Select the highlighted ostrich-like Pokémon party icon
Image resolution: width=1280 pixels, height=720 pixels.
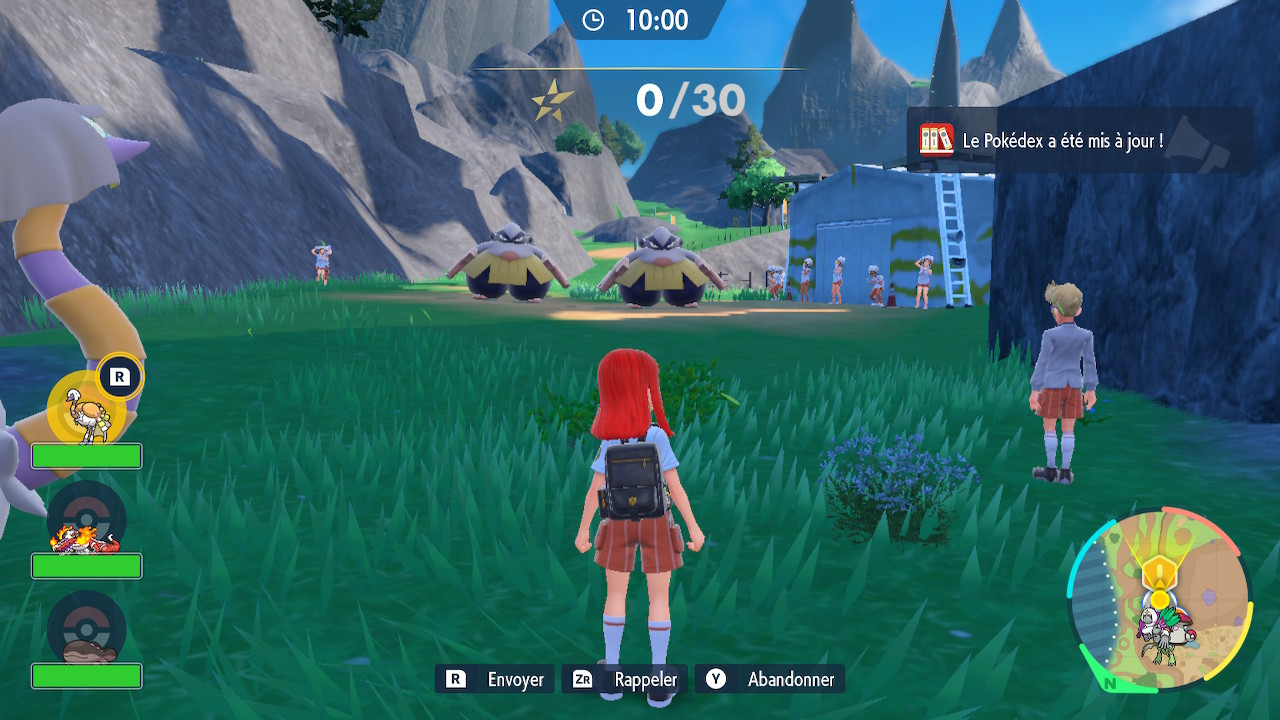87,410
